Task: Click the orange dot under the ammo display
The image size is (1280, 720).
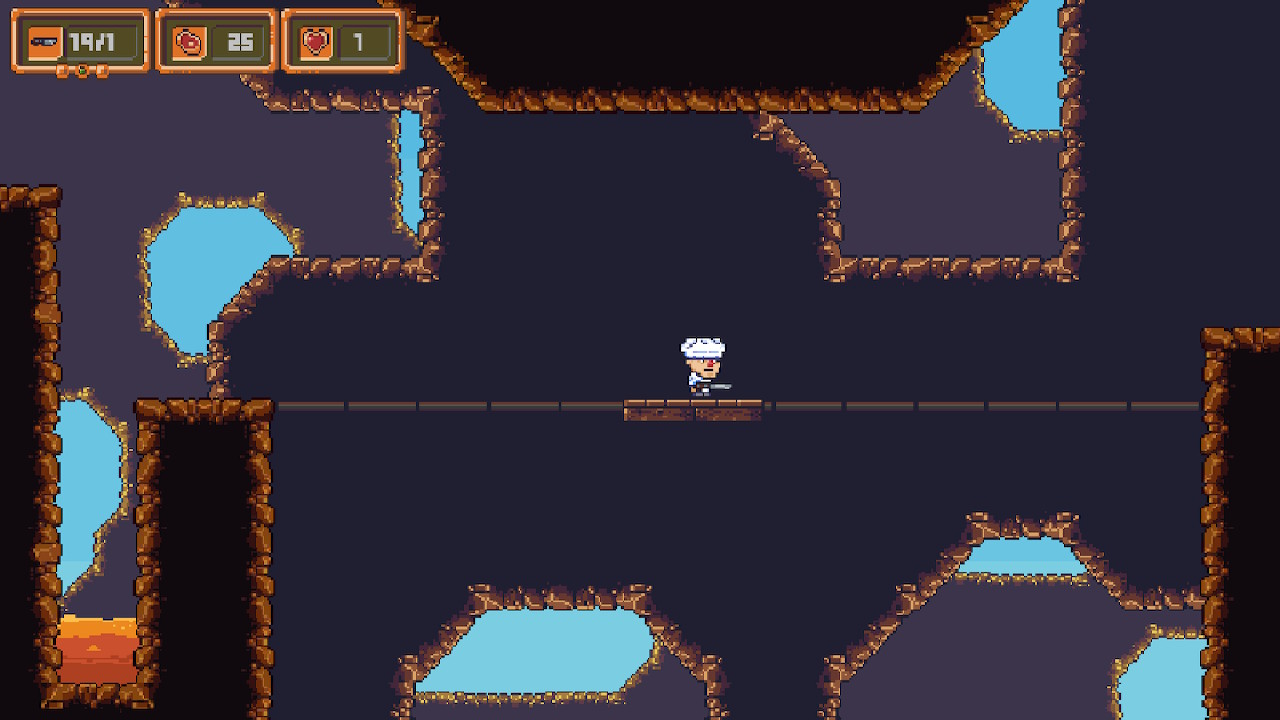Action: (x=101, y=70)
